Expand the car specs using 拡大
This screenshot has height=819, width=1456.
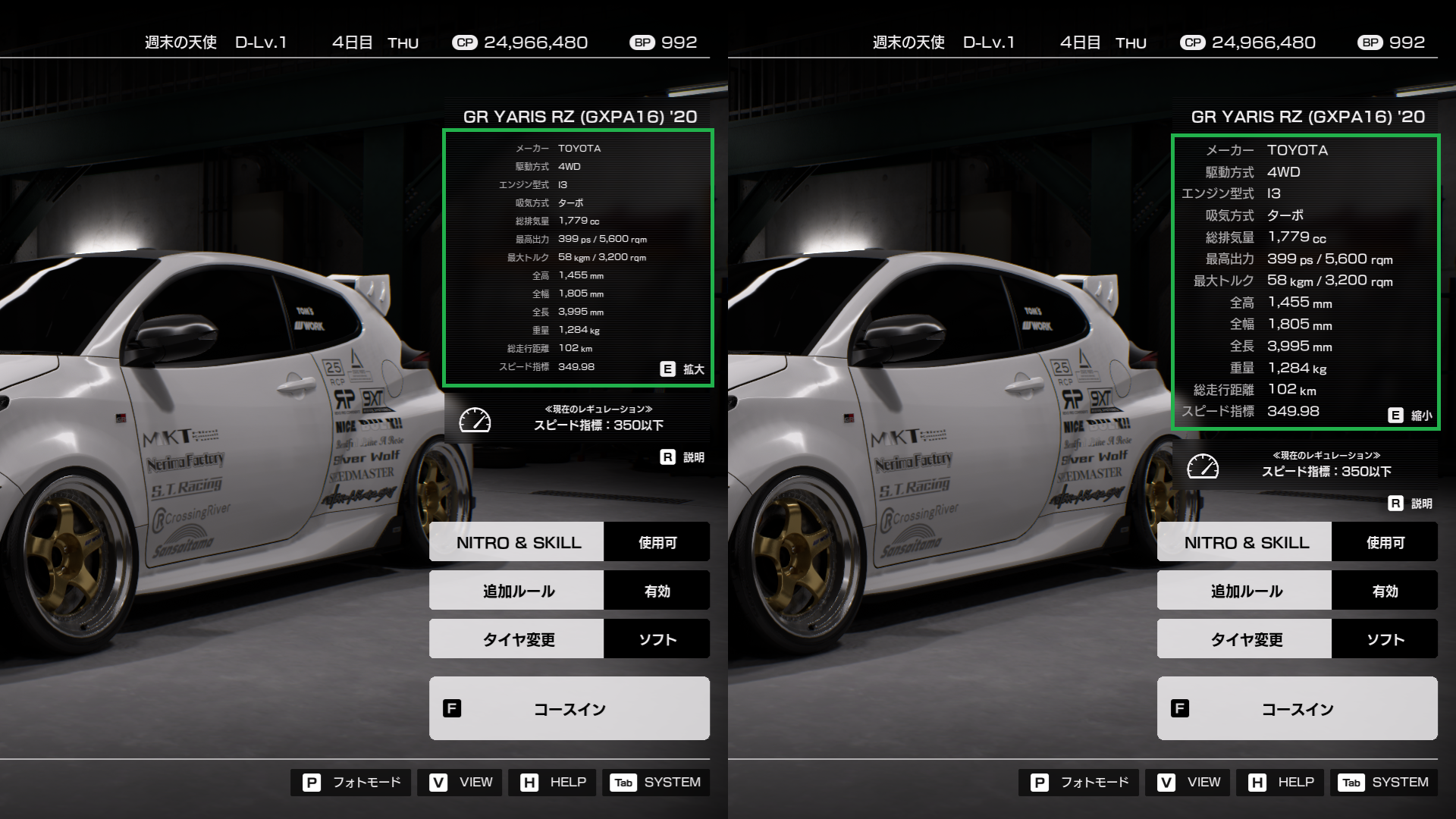682,369
